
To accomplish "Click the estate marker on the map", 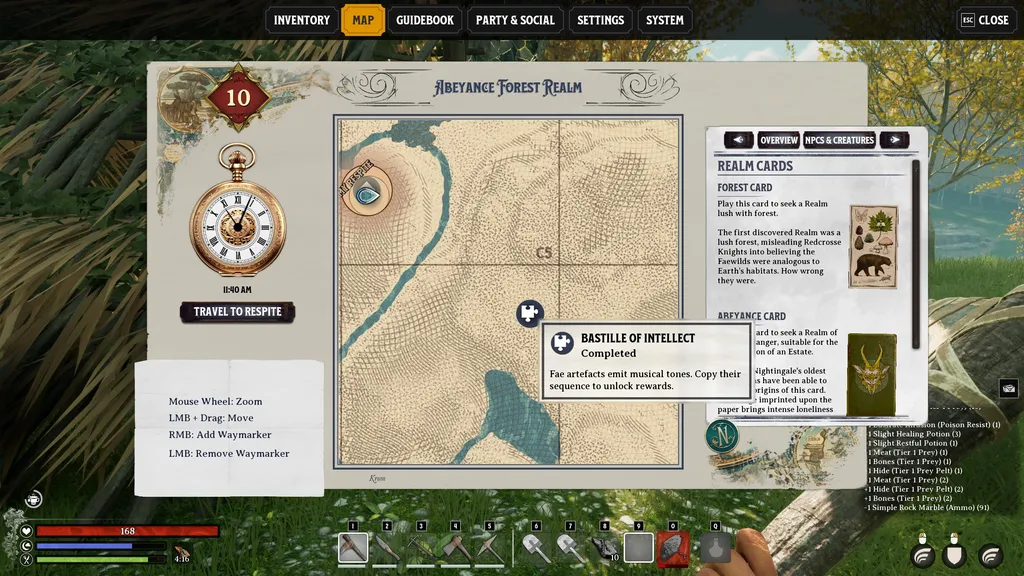I will [x=369, y=195].
